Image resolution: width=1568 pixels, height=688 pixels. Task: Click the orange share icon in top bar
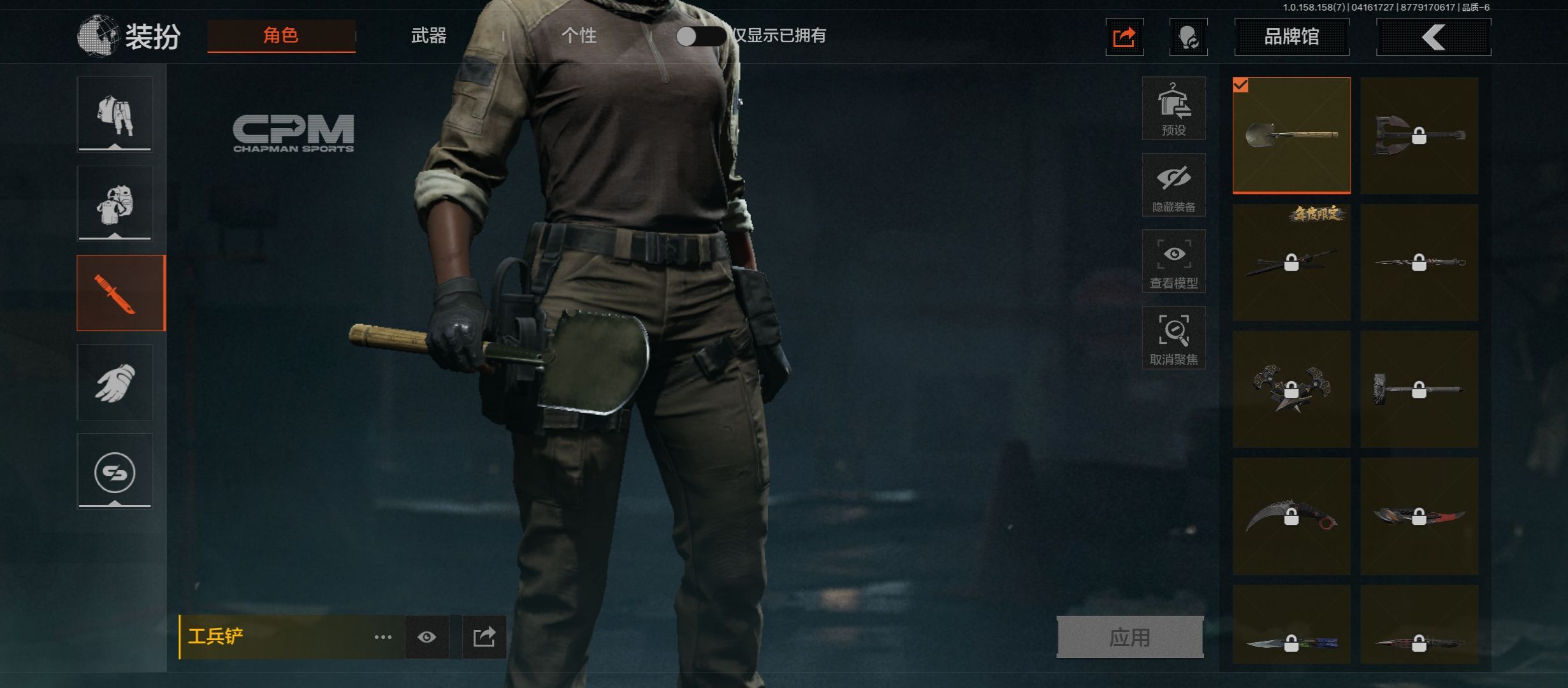pyautogui.click(x=1124, y=38)
